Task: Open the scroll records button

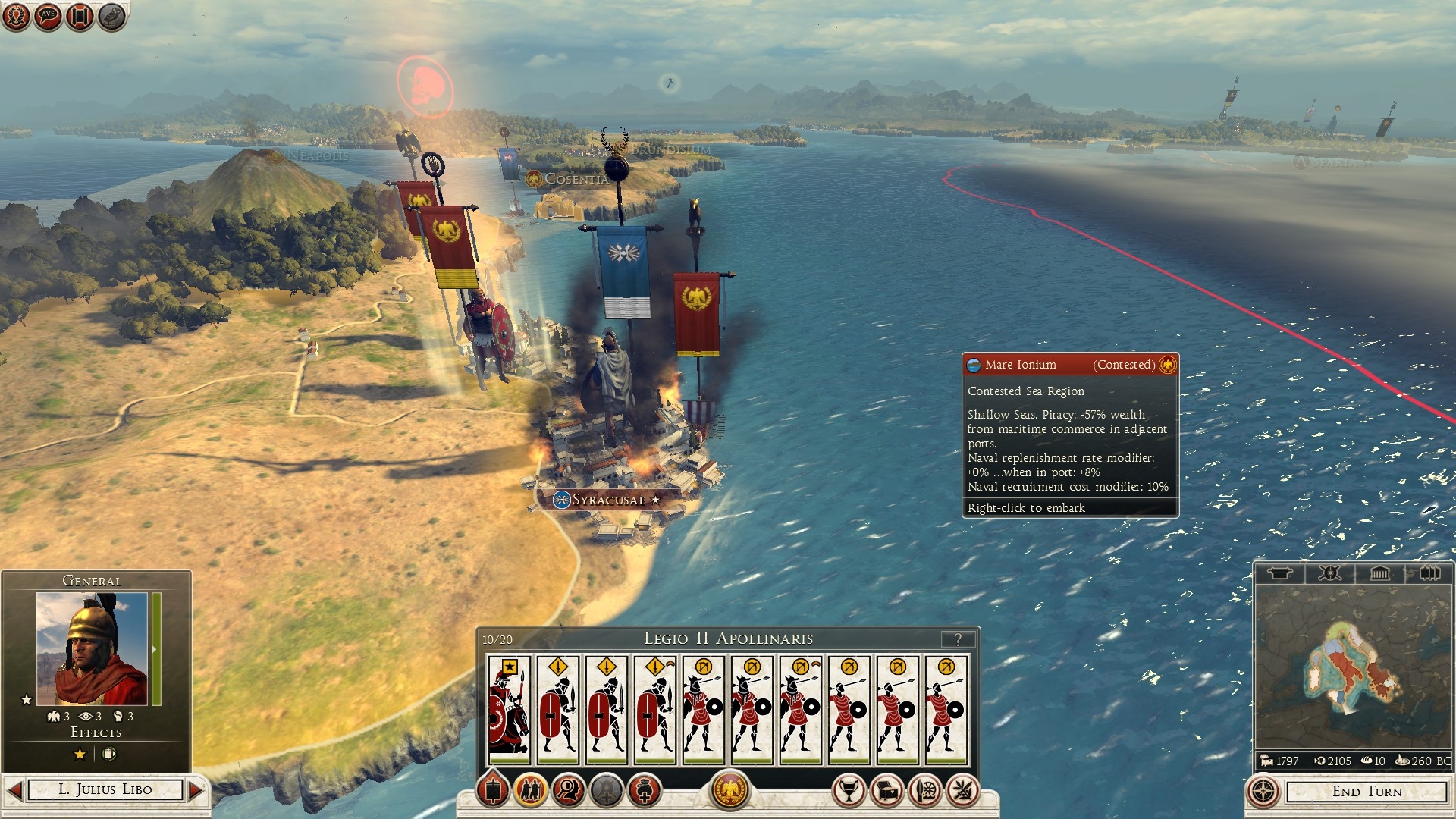Action: coord(80,15)
